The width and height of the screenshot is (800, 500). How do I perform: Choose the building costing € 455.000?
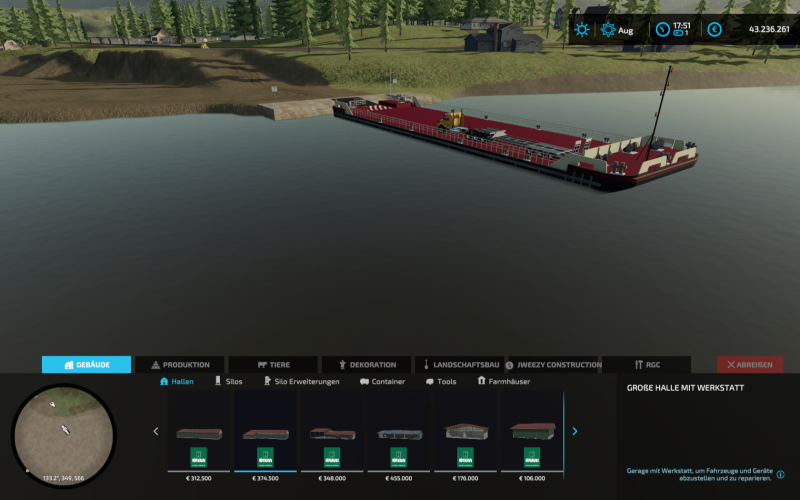[399, 433]
